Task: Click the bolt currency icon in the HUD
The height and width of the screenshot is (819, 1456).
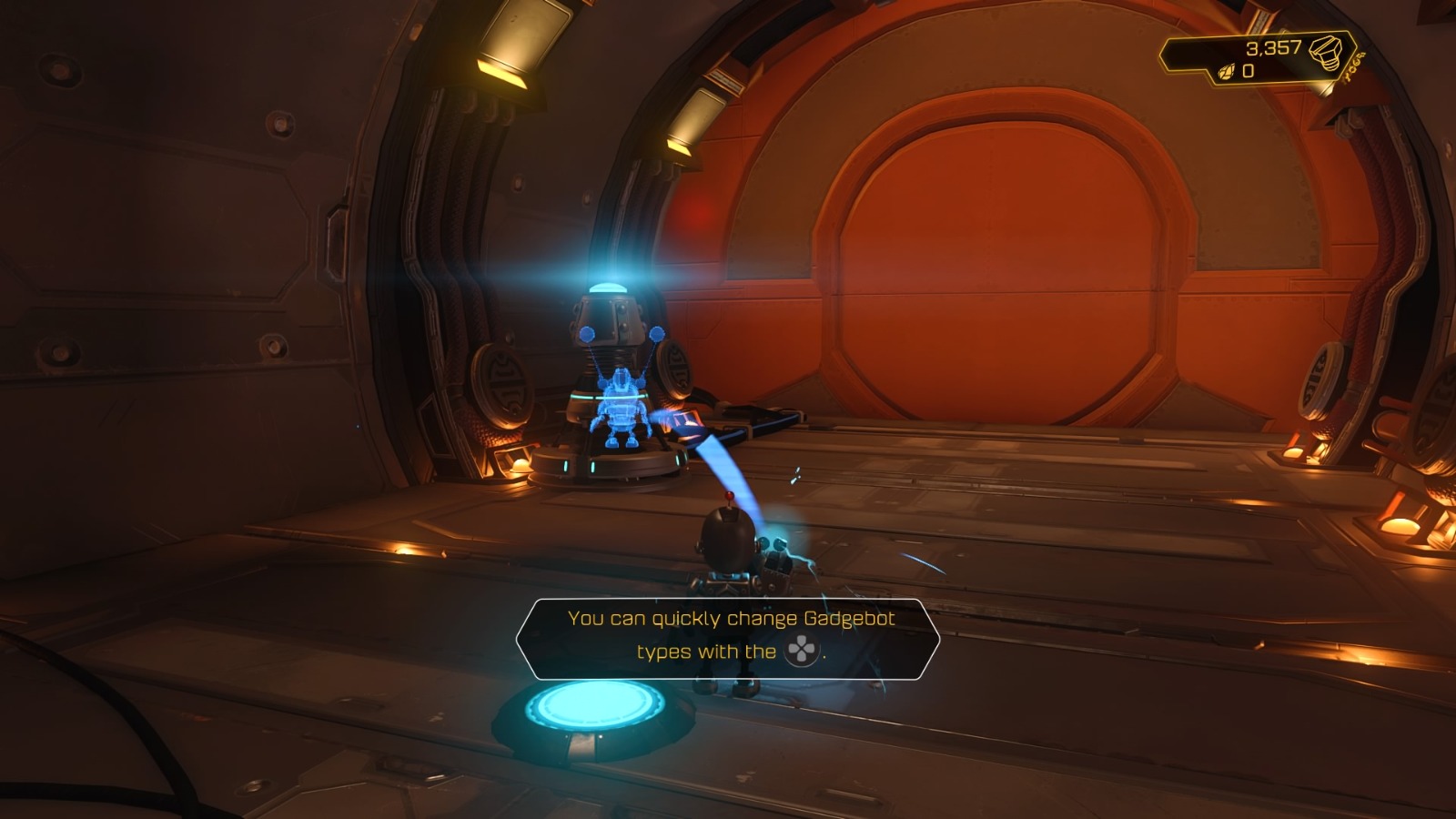Action: point(1326,55)
